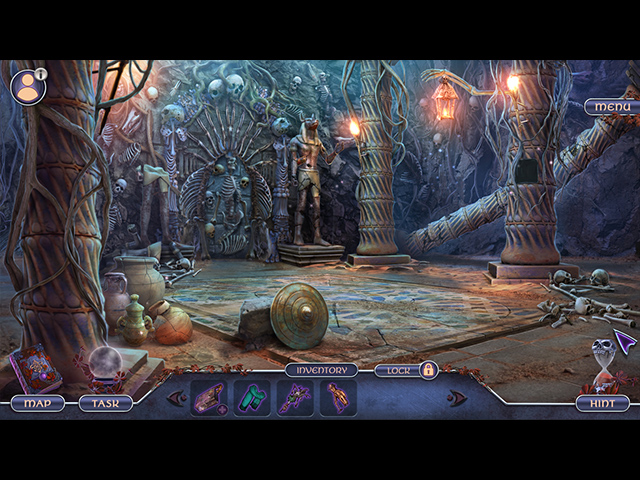Open the journal book above Map
The image size is (640, 480).
[x=36, y=368]
